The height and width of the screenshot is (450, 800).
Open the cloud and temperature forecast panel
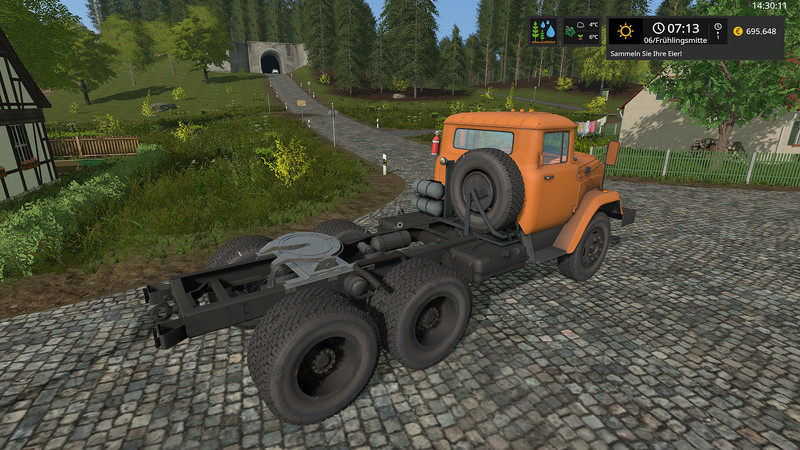[582, 31]
